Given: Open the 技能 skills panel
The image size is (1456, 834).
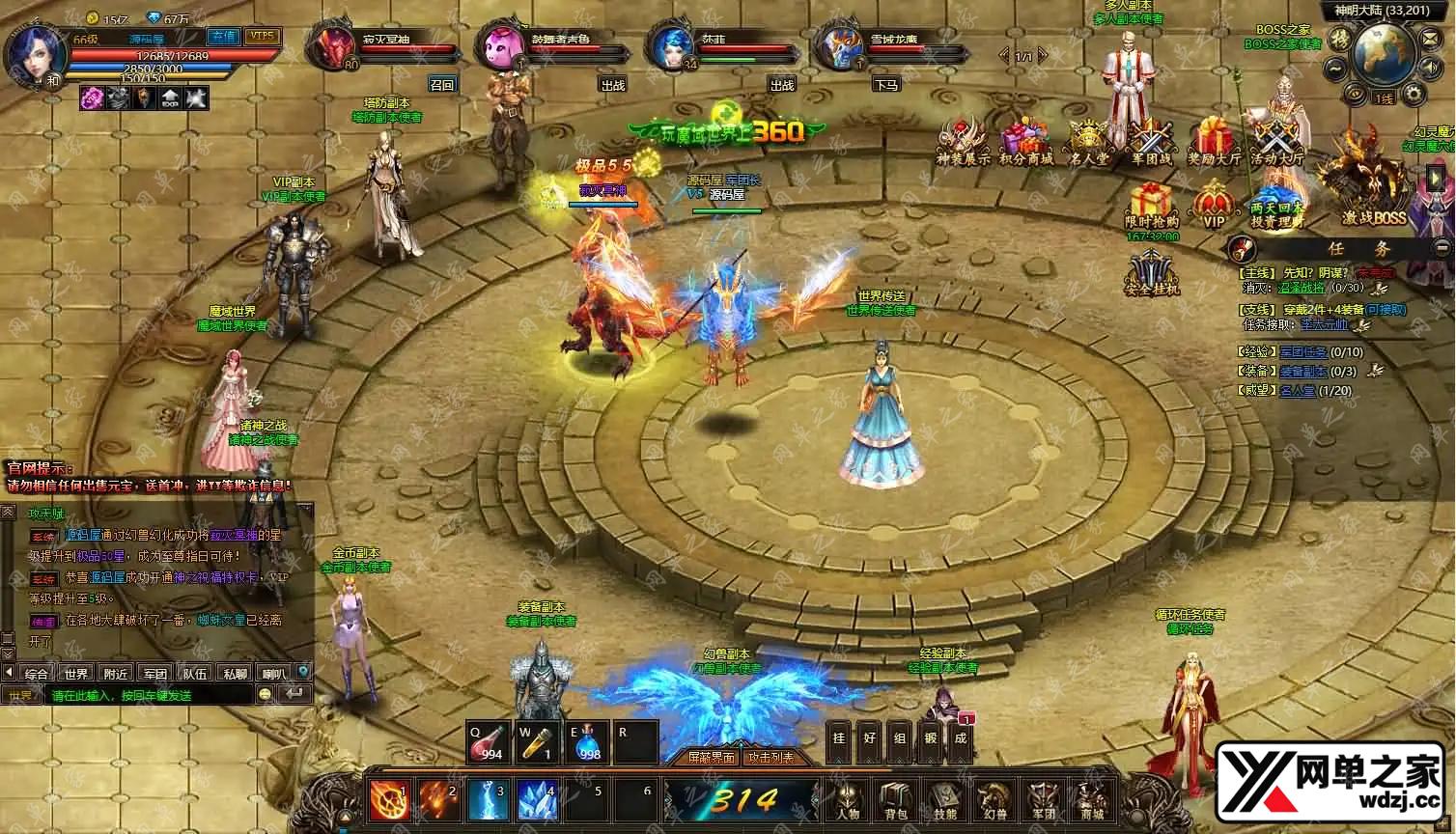Looking at the screenshot, I should point(944,800).
